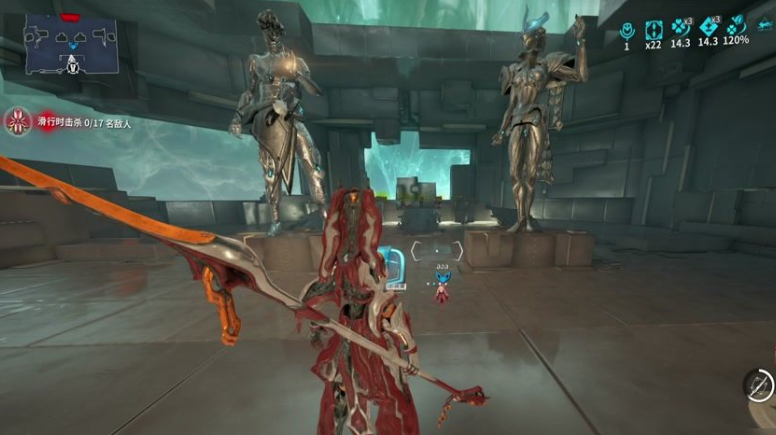The width and height of the screenshot is (776, 435).
Task: Select the diamond buff icon showing 14.3
Action: click(709, 27)
